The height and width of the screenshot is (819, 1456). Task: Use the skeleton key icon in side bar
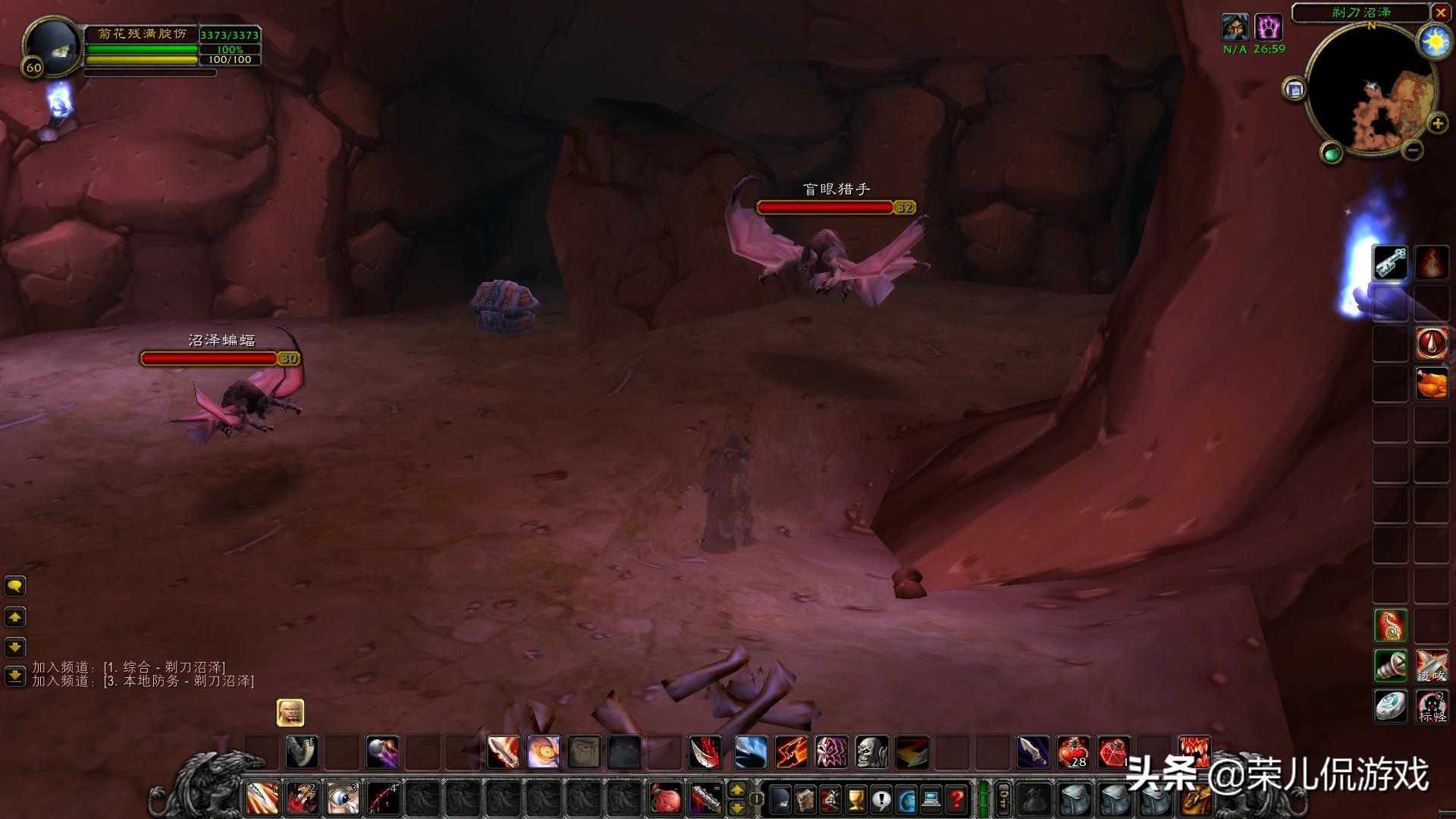(1390, 263)
